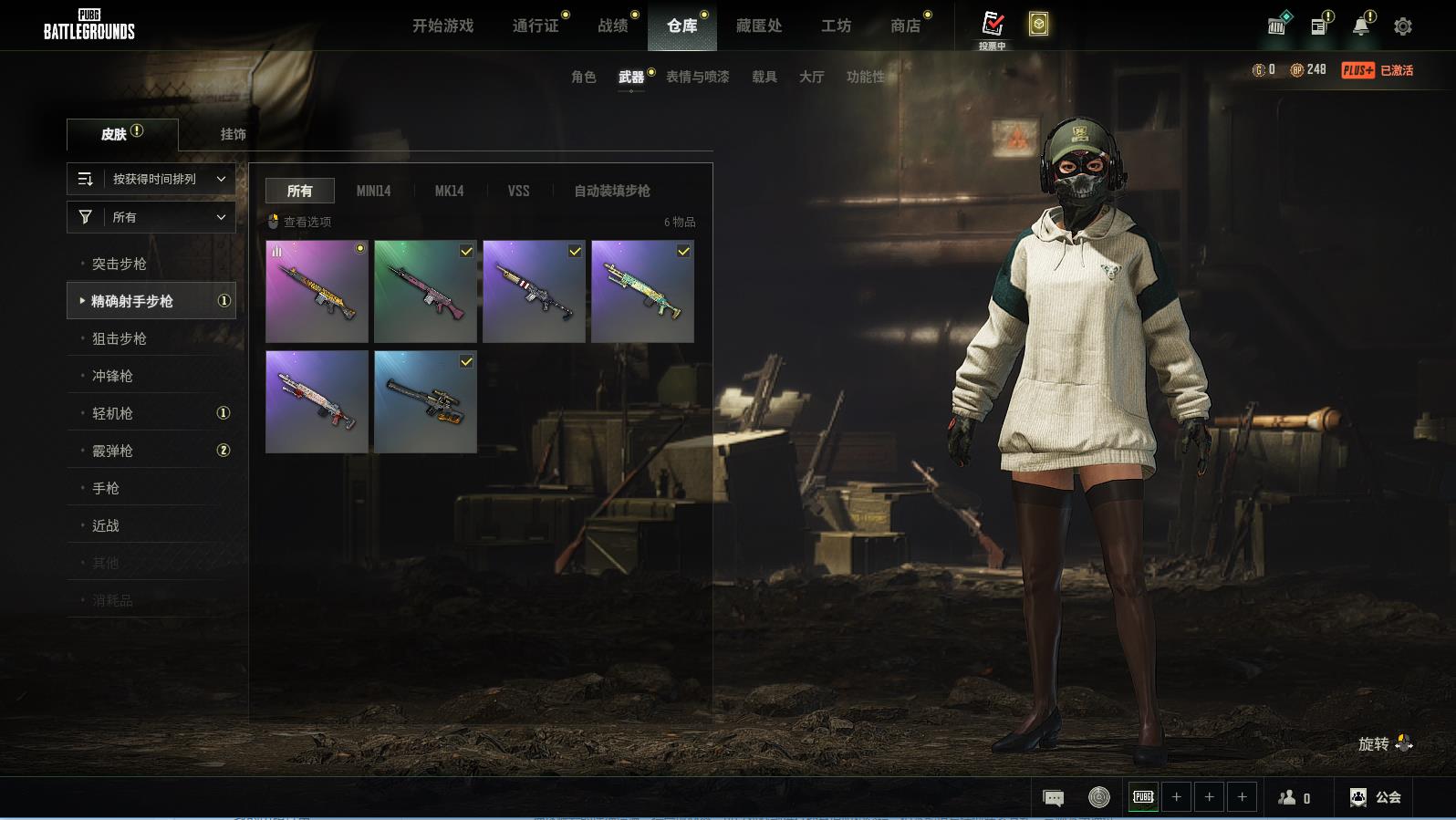Switch to the 通行证 pass tab
The width and height of the screenshot is (1456, 820).
pos(536,26)
